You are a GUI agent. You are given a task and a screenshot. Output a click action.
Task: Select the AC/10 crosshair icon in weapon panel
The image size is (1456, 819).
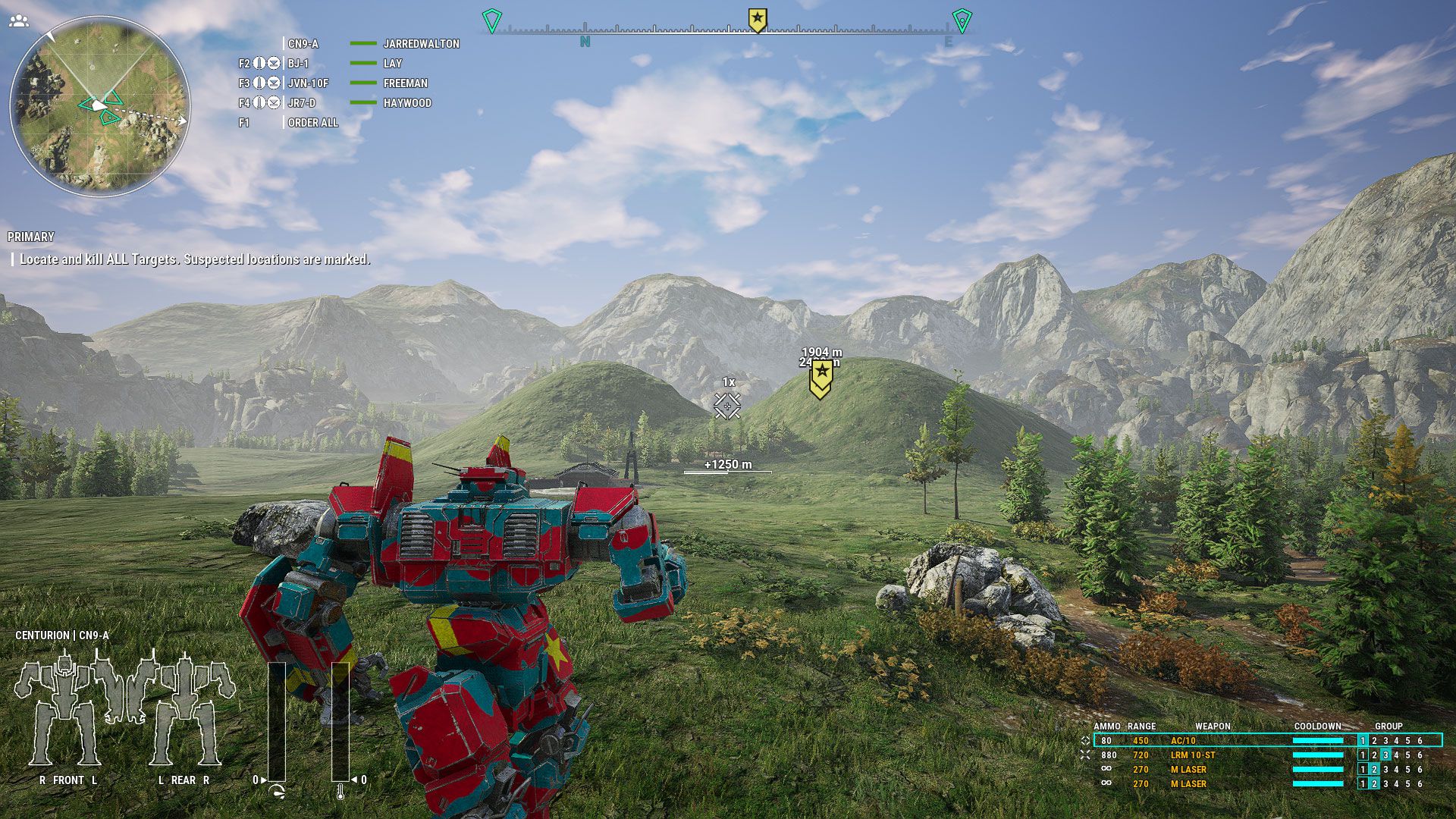(1086, 740)
